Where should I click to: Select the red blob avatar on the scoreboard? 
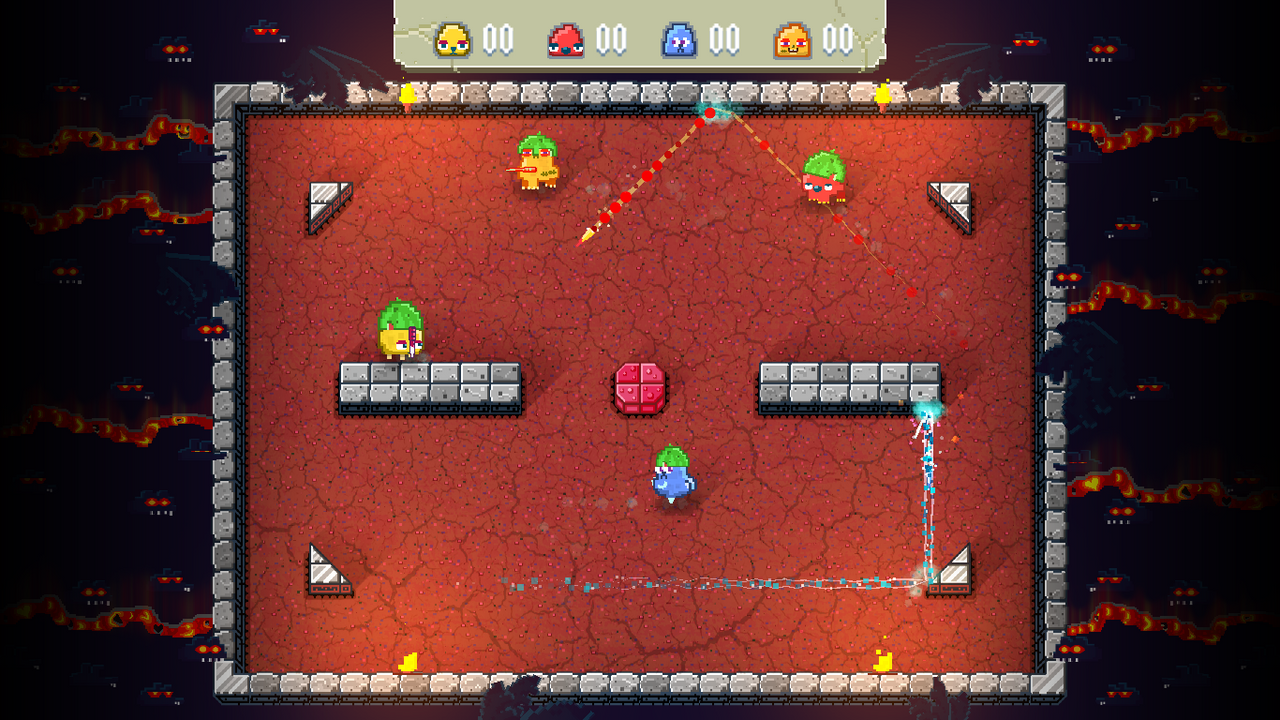[x=566, y=40]
